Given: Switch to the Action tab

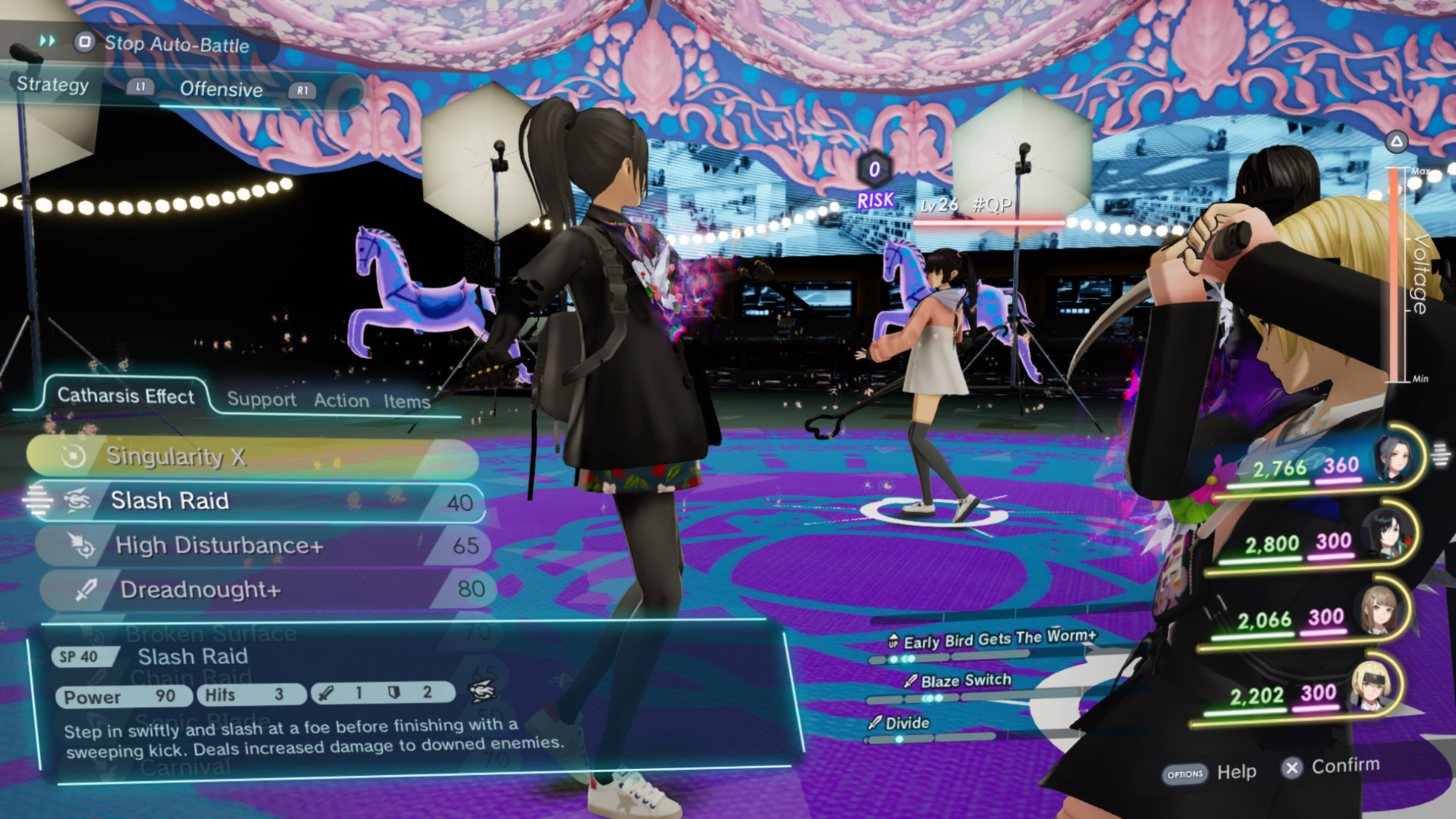Looking at the screenshot, I should [x=341, y=401].
